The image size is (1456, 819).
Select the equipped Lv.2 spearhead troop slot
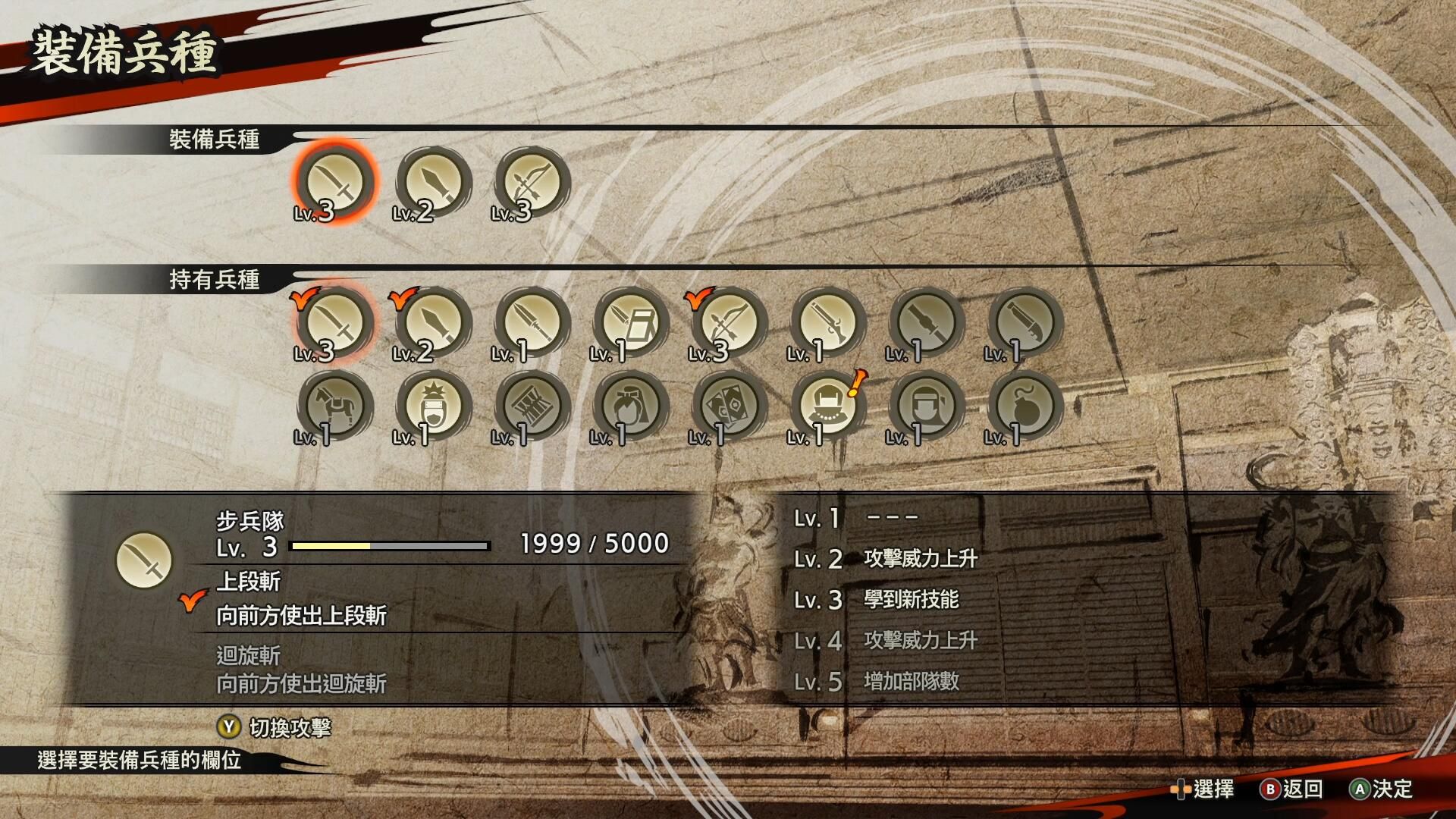[x=434, y=182]
